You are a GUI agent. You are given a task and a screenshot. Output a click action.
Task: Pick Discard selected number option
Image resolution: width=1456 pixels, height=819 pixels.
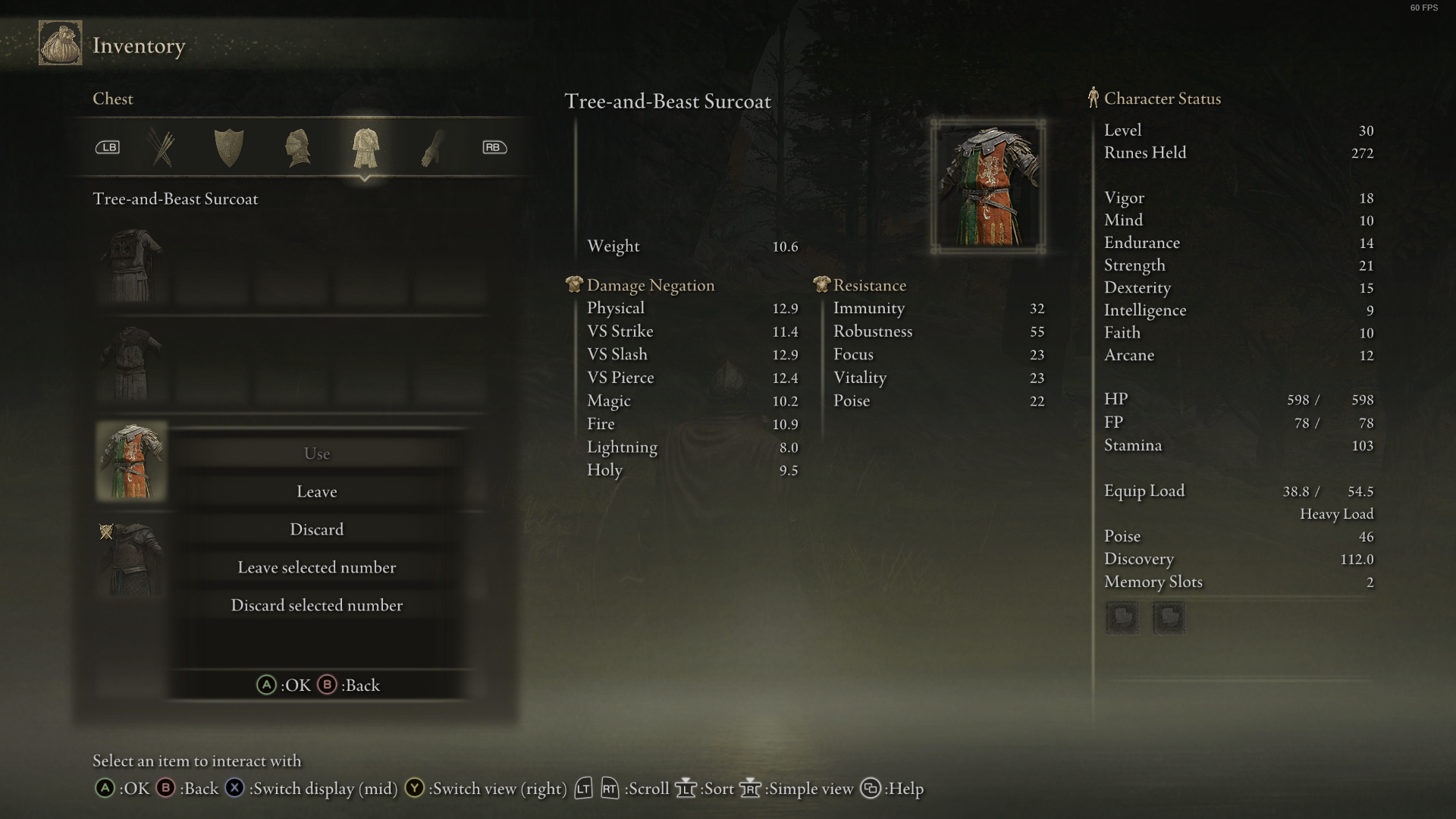pos(316,605)
